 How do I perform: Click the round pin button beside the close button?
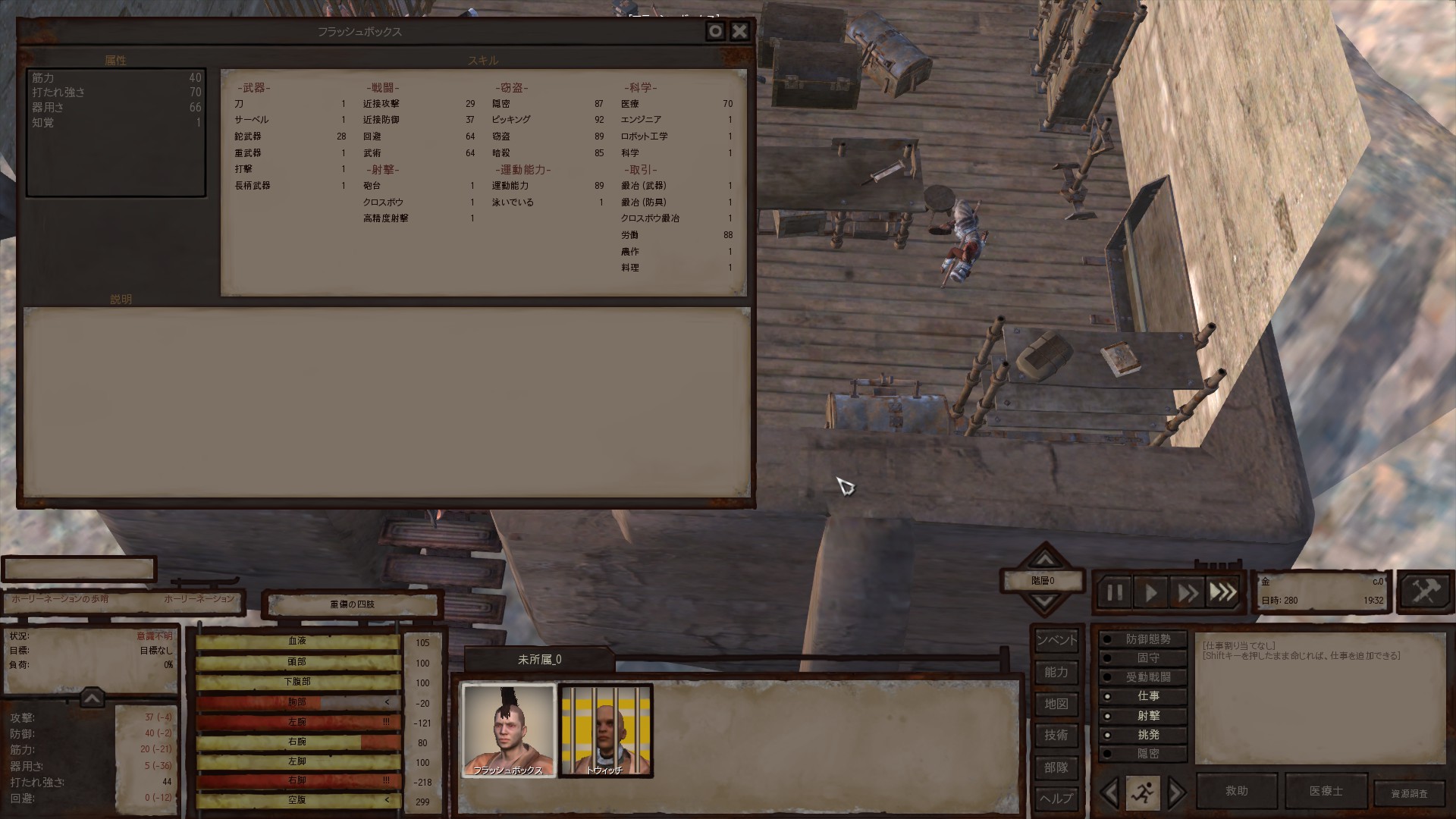(715, 31)
